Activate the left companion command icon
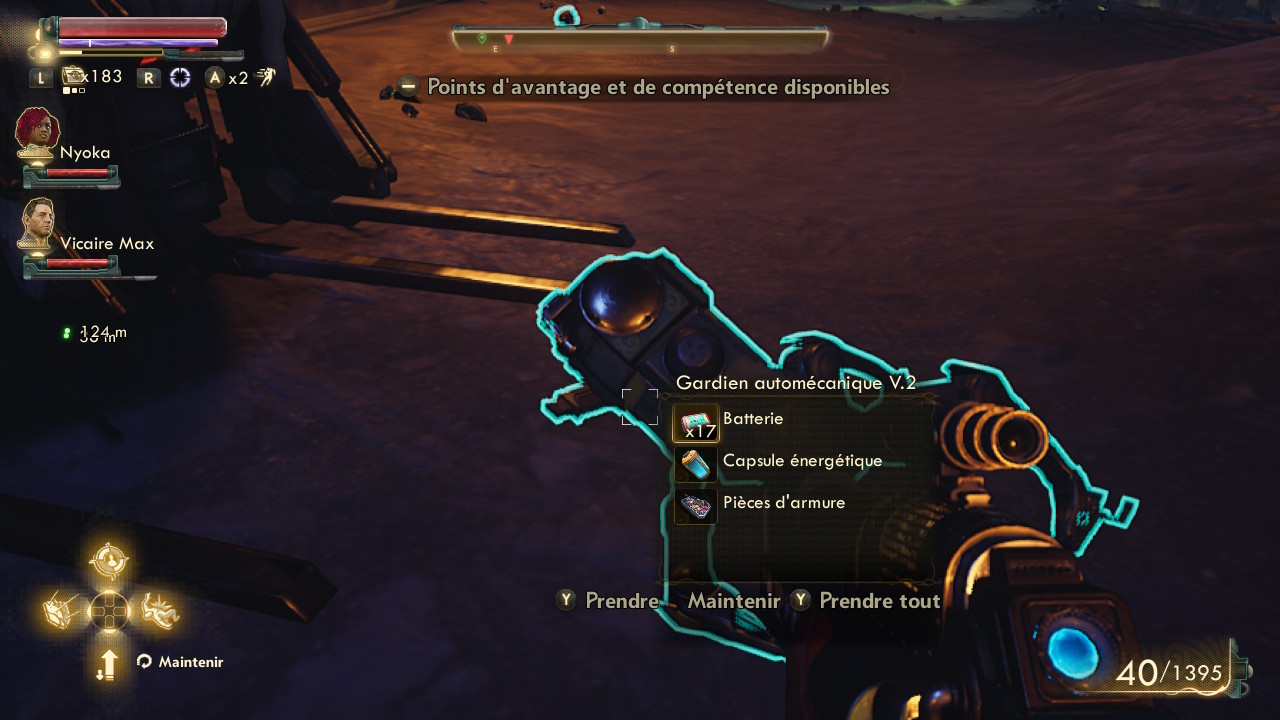The image size is (1280, 720). pos(62,610)
